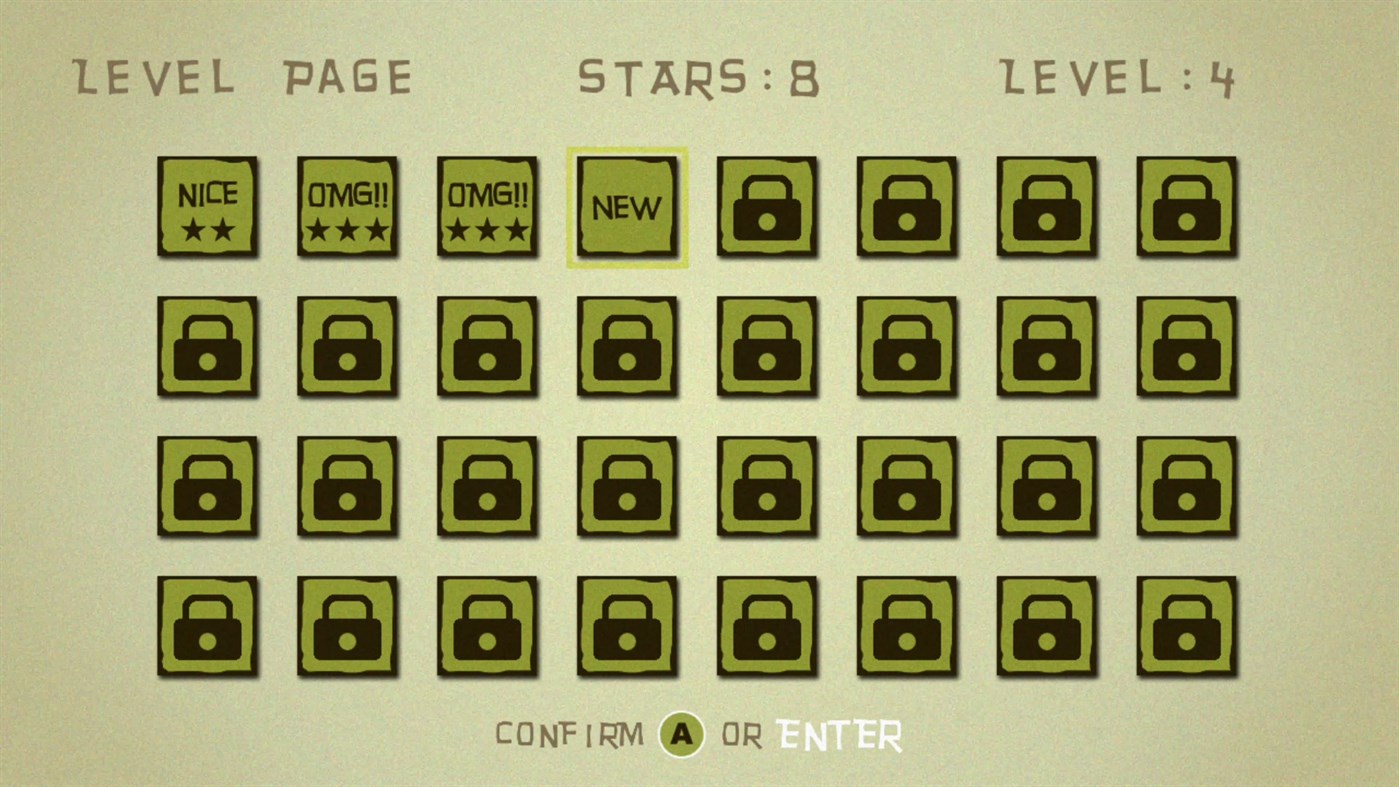
Task: Click the CONFIRM prompt label
Action: pos(570,733)
